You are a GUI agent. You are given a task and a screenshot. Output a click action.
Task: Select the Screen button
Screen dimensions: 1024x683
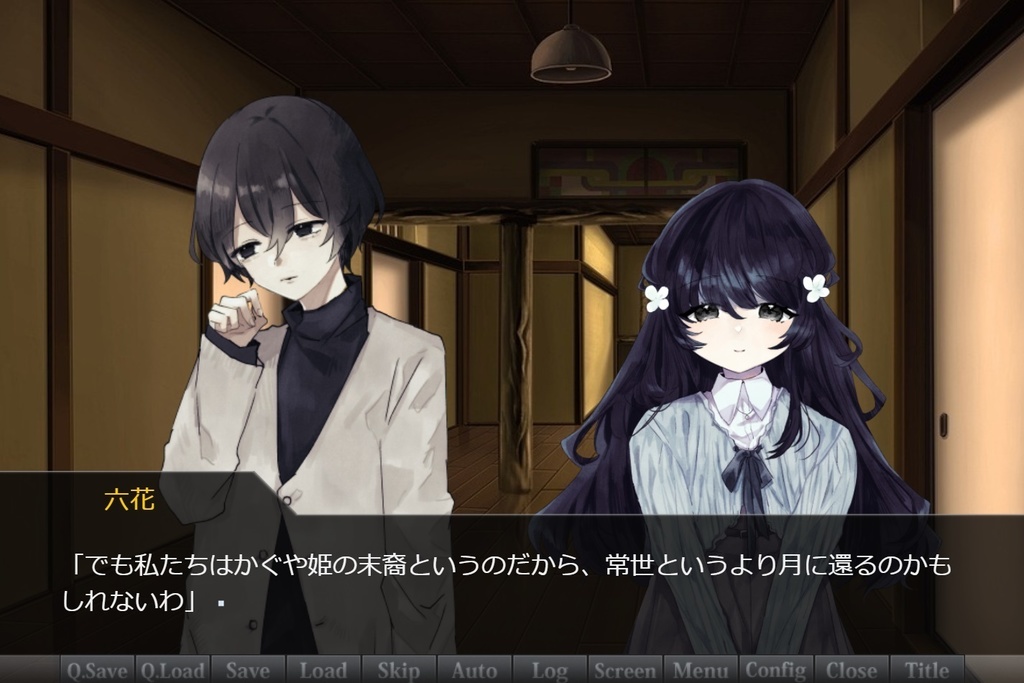click(x=625, y=670)
